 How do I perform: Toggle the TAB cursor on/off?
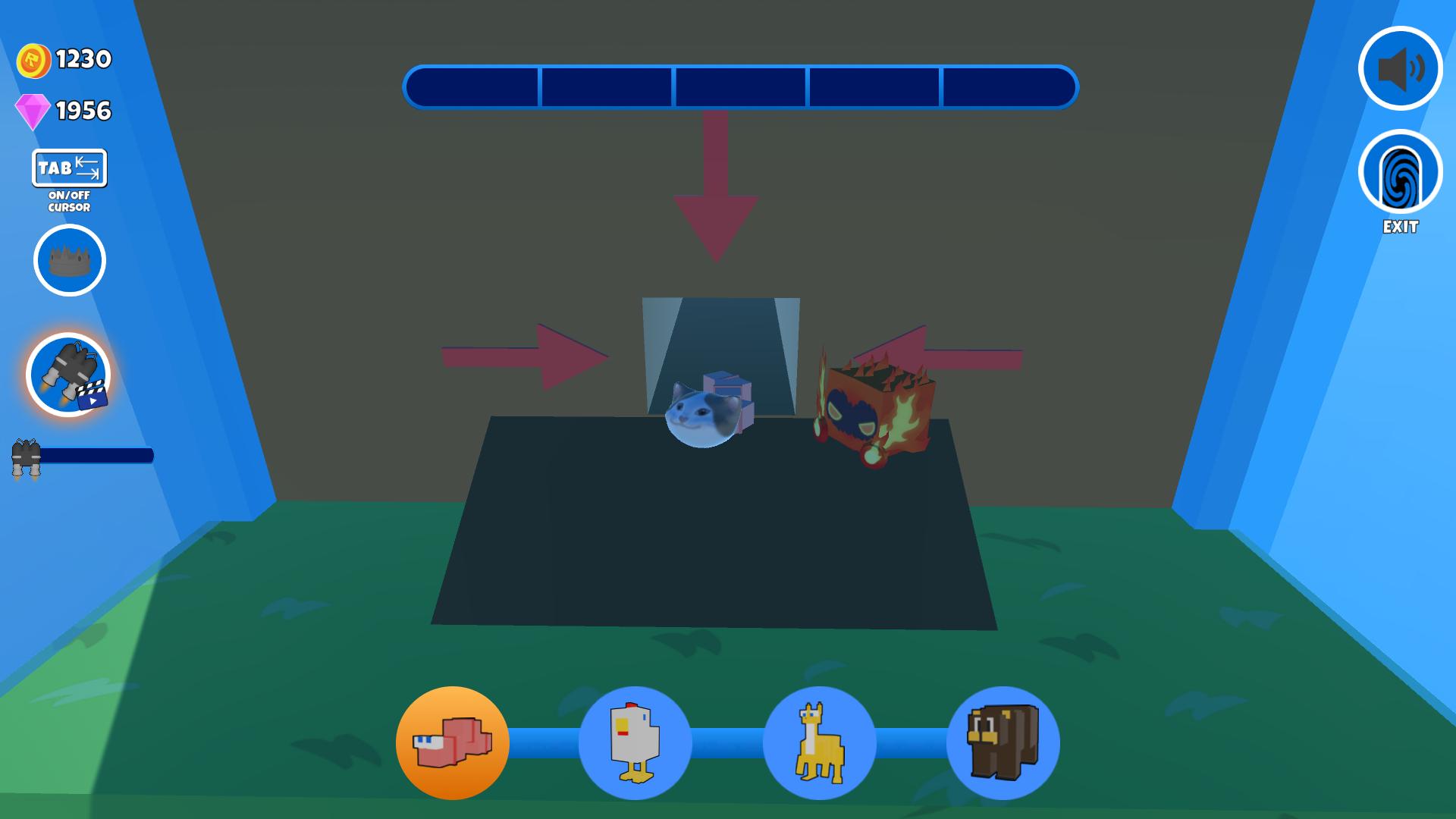click(68, 168)
